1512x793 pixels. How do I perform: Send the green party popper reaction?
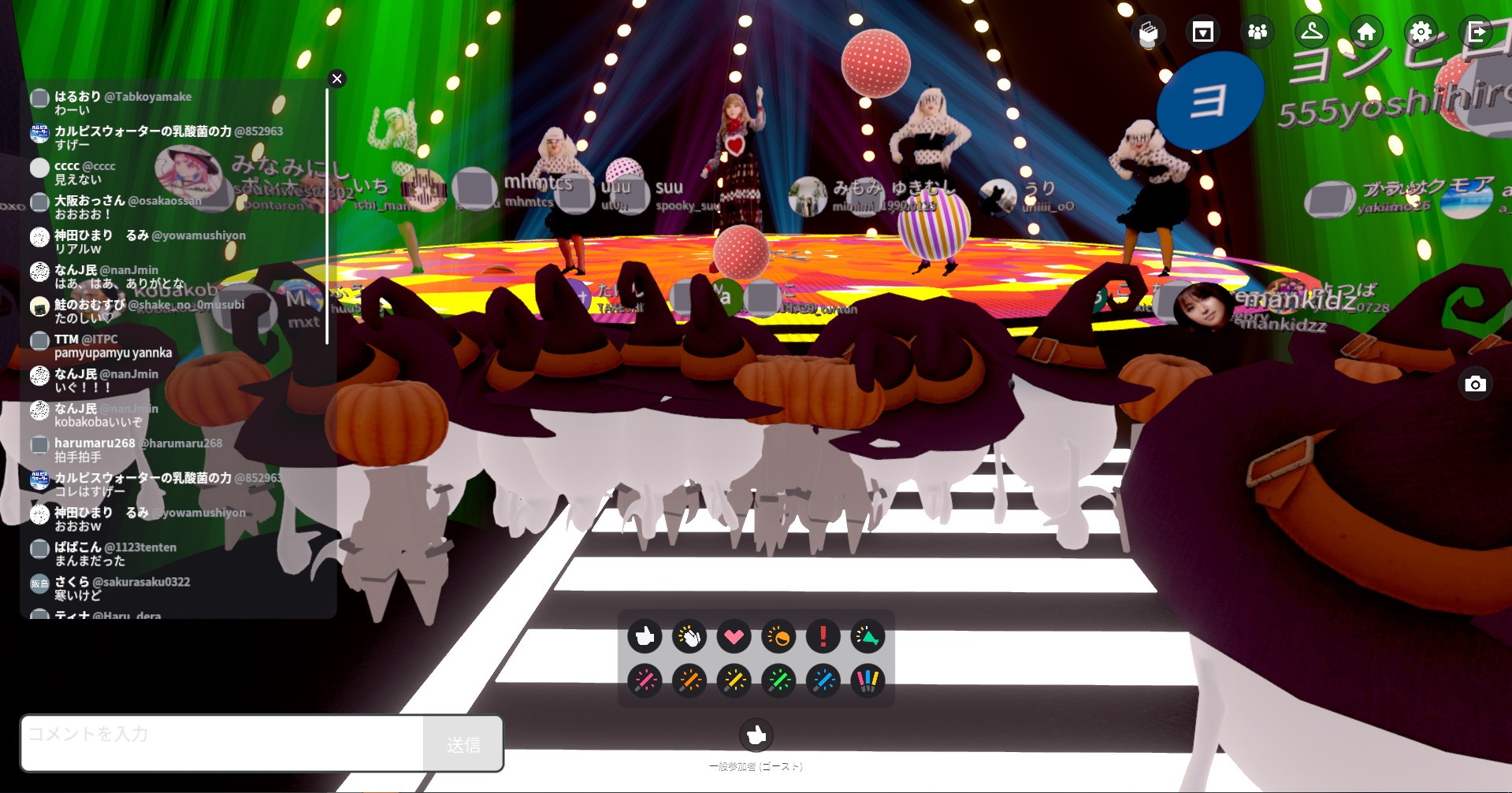pyautogui.click(x=867, y=636)
